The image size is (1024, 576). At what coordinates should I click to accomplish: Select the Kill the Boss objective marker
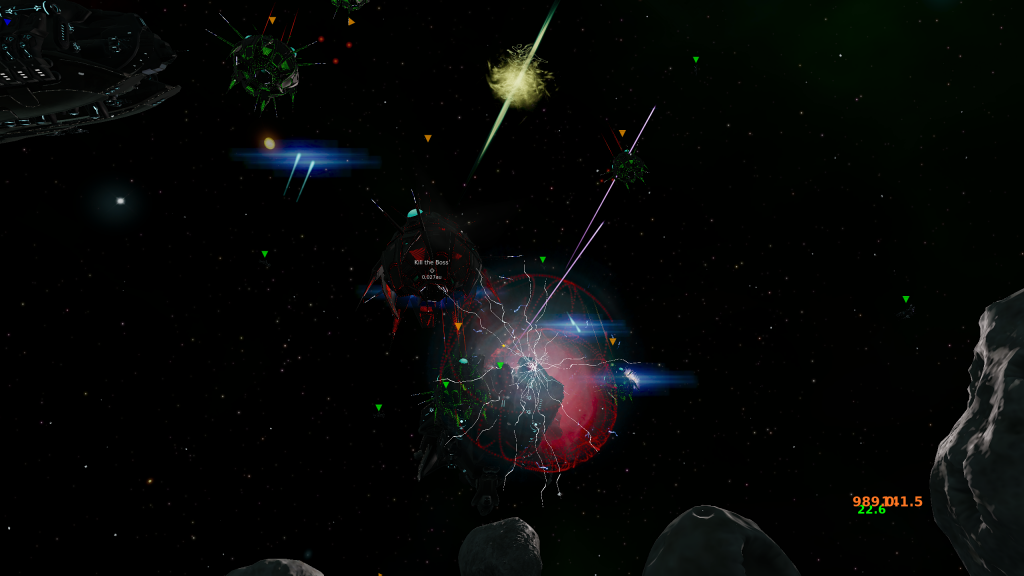point(432,269)
